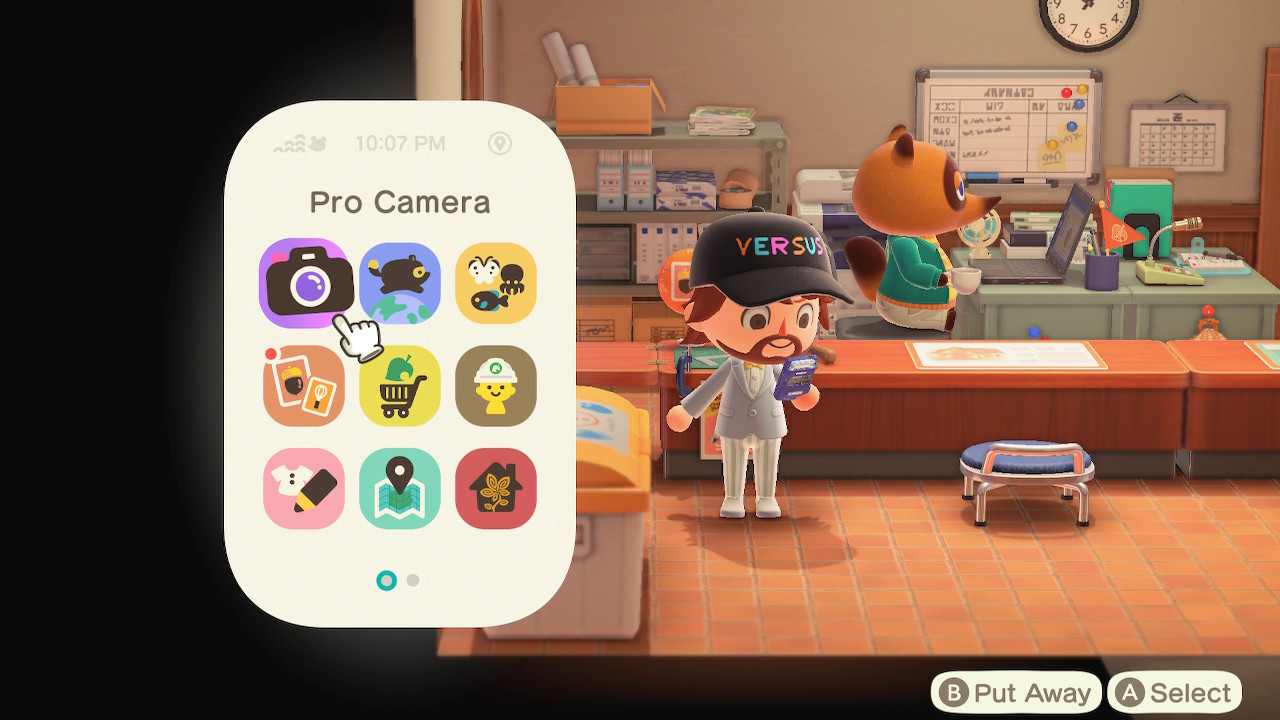Open the Map app
The image size is (1280, 720).
(400, 487)
